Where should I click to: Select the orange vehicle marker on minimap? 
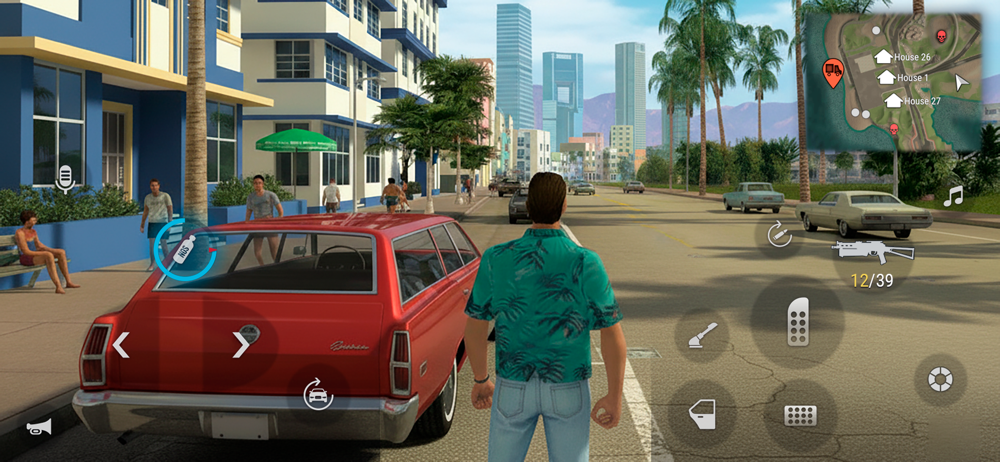832,71
